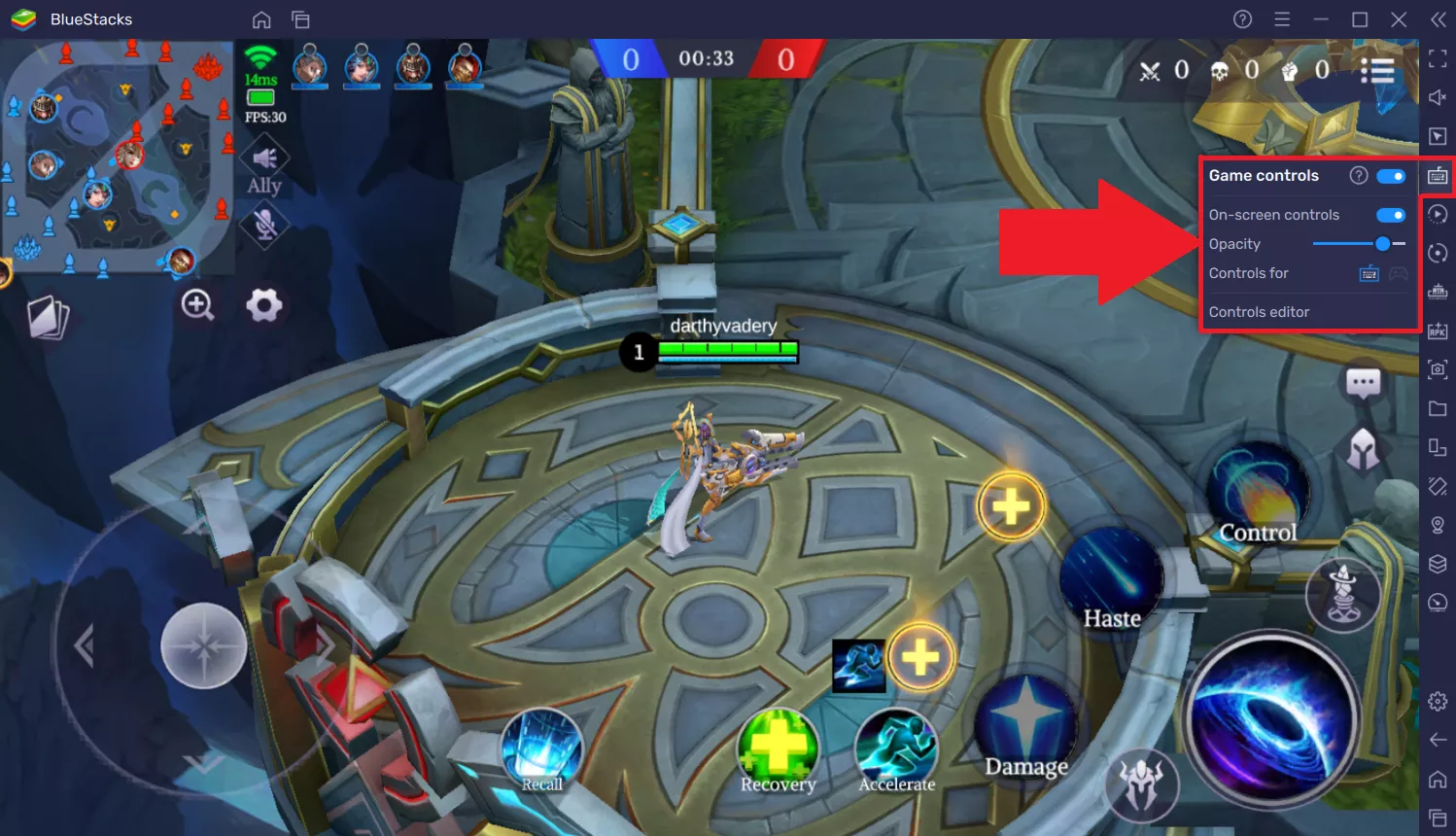Zoom the minimap with the magnifier icon
Viewport: 1456px width, 836px height.
198,304
